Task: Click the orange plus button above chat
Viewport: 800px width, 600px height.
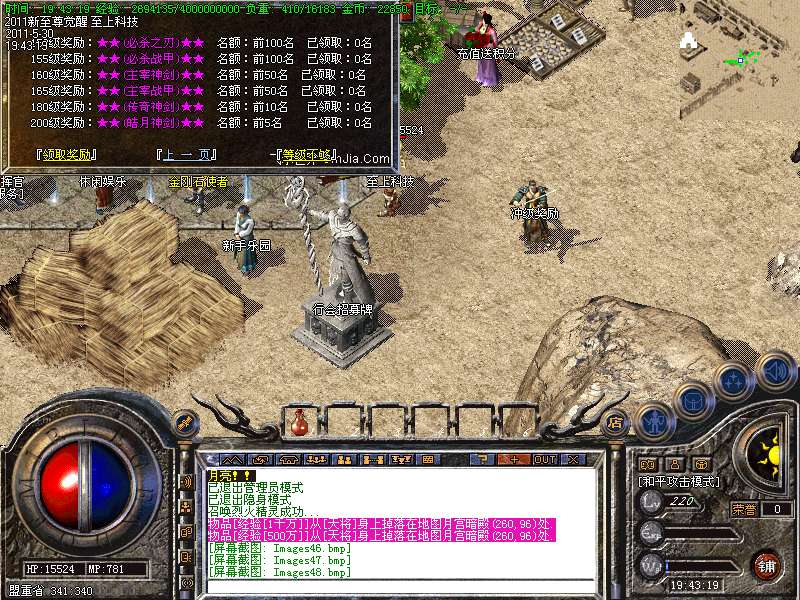Action: pyautogui.click(x=514, y=459)
